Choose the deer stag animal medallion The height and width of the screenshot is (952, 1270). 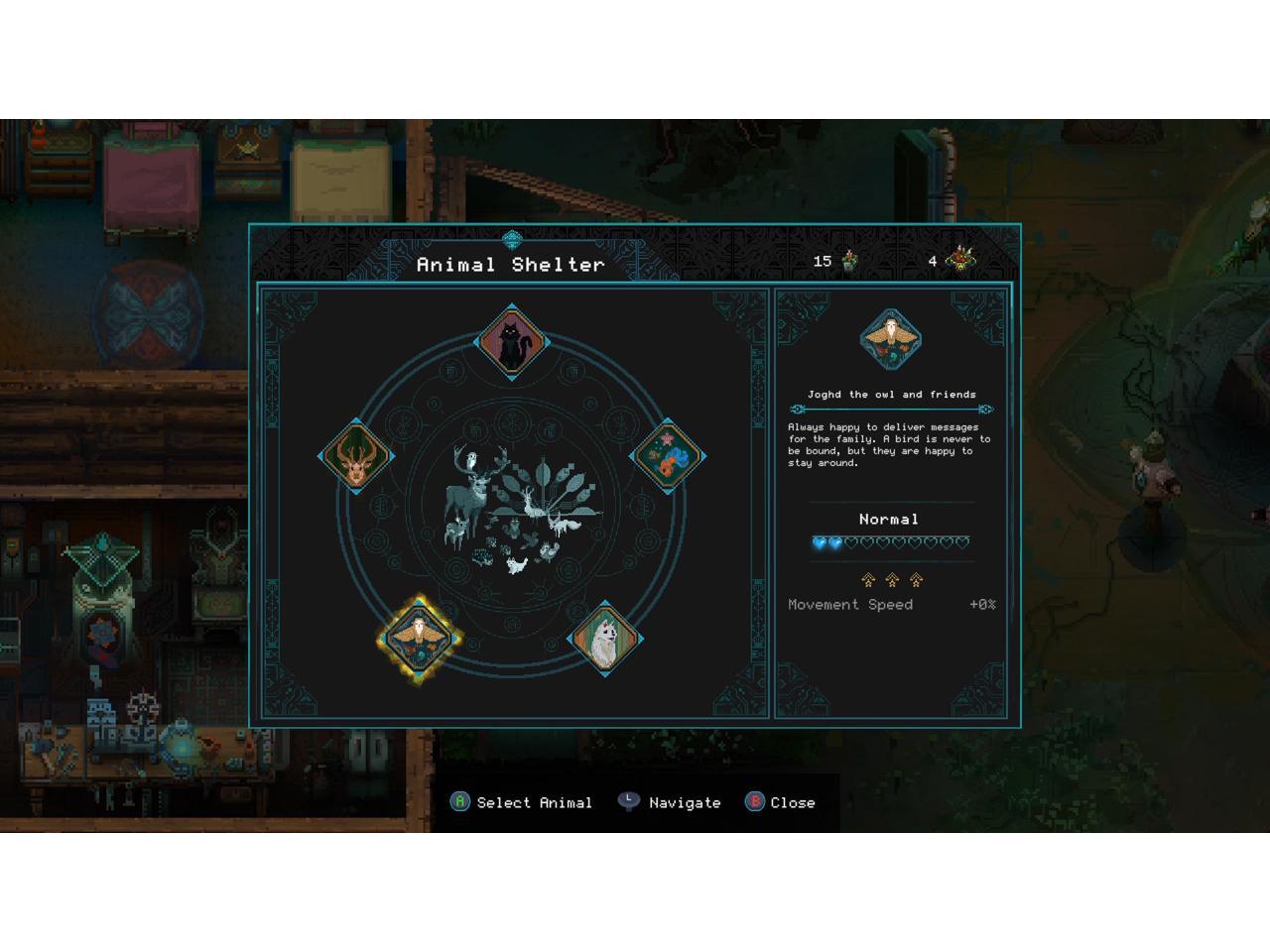(356, 457)
